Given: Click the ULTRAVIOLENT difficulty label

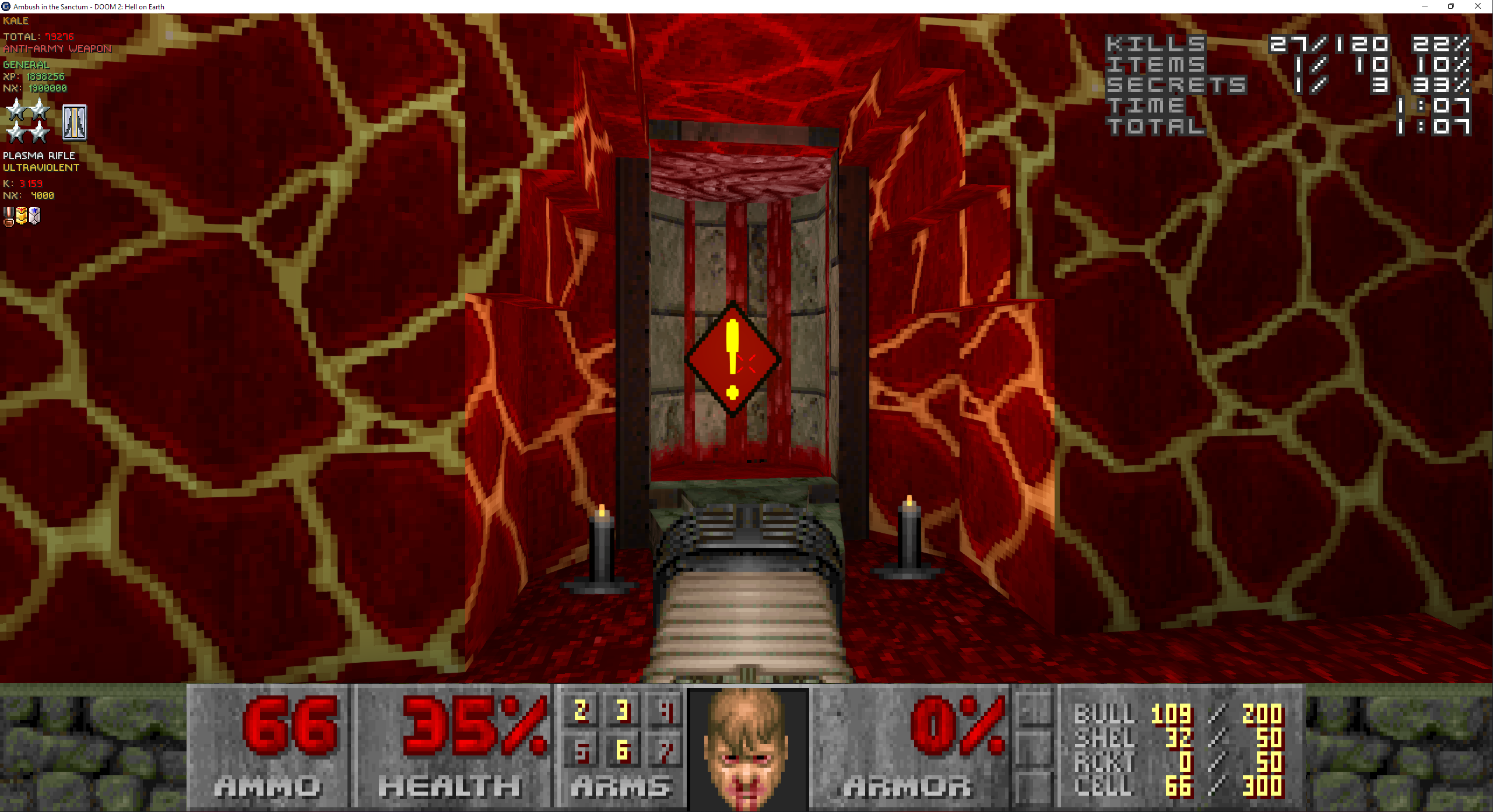Looking at the screenshot, I should (41, 167).
